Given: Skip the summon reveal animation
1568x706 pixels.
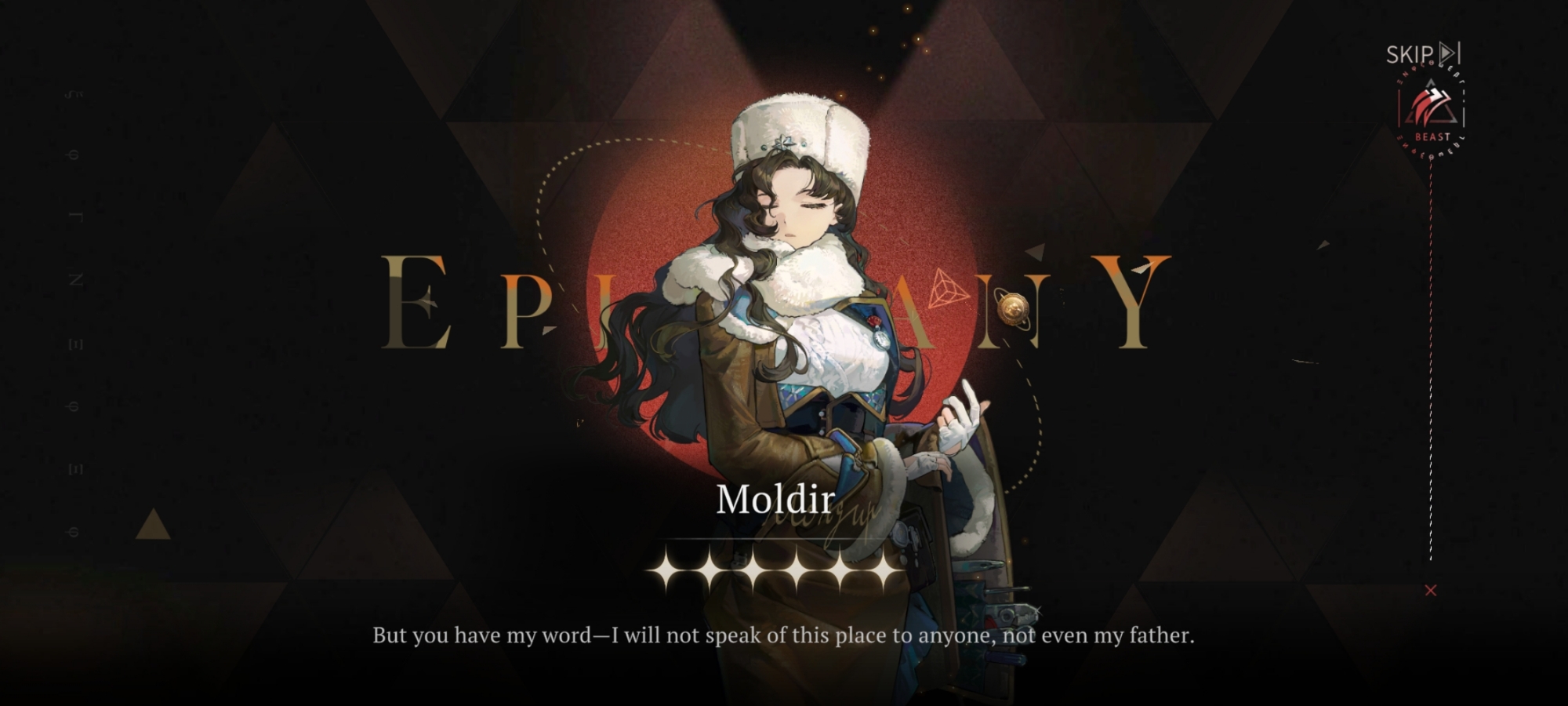Looking at the screenshot, I should tap(1422, 54).
